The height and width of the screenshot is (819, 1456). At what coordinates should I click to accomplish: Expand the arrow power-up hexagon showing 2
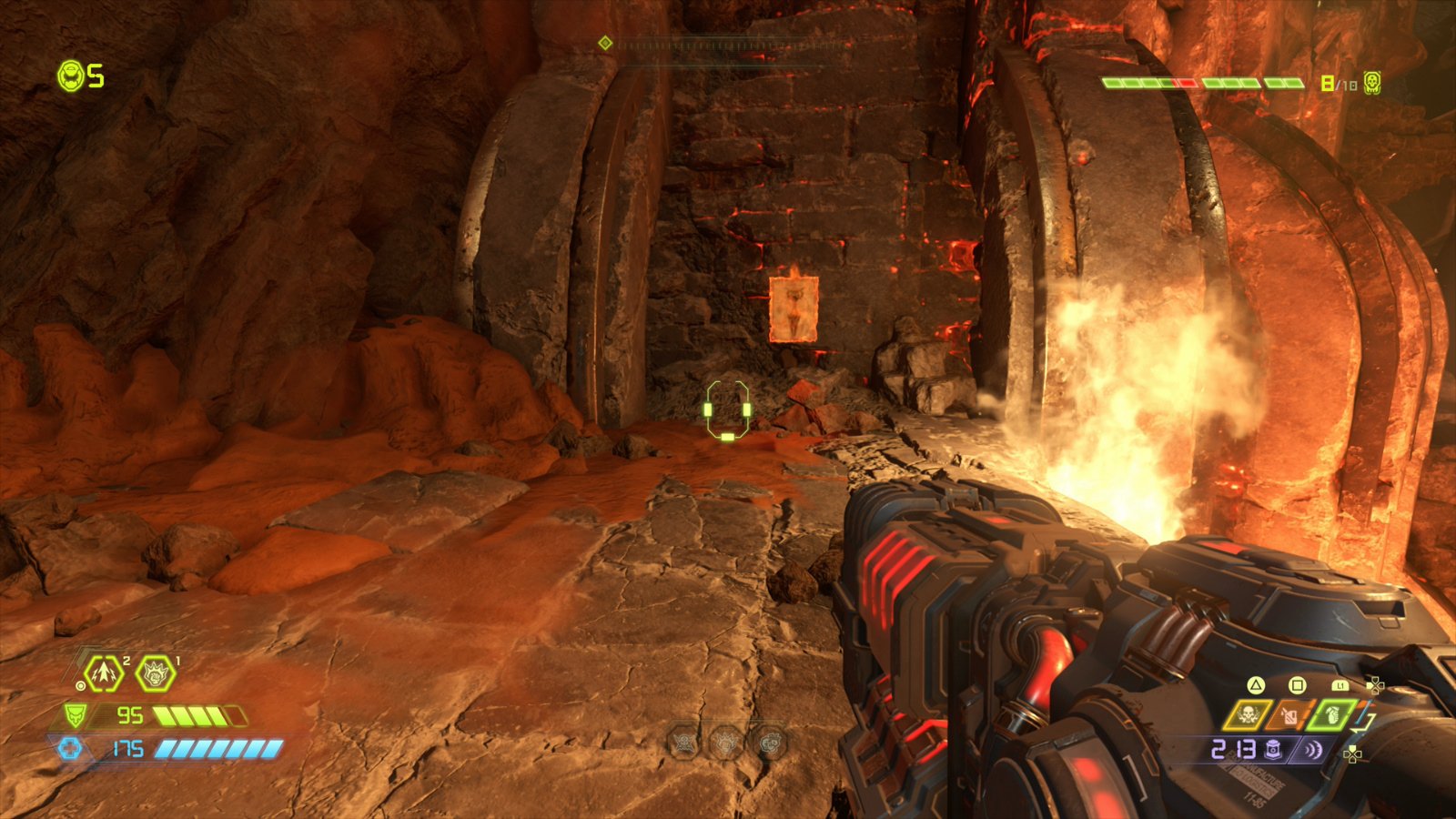click(103, 672)
